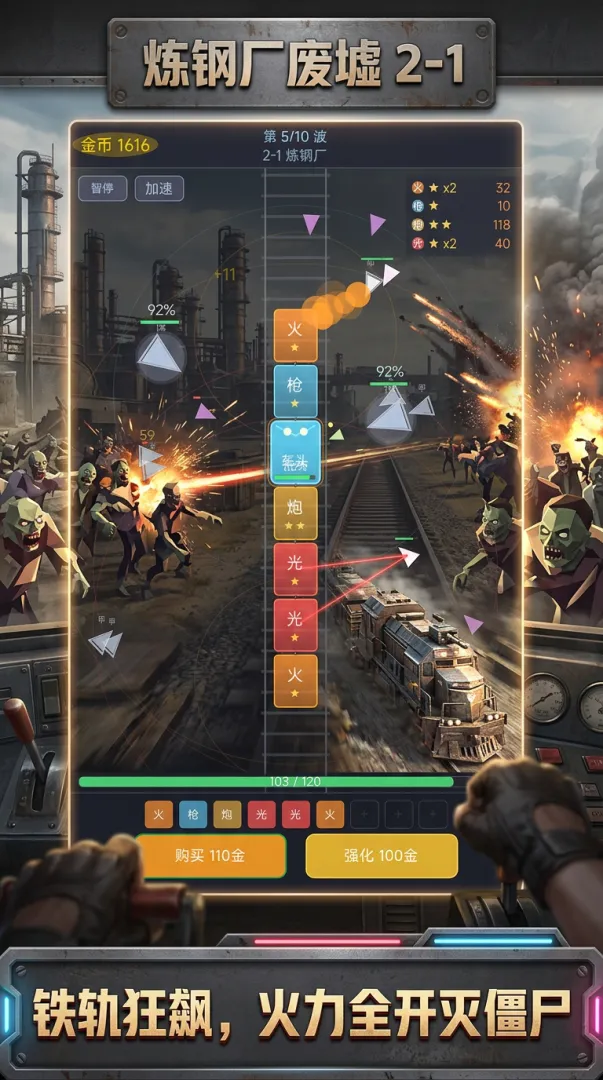
Task: Choose the 强化 upgrade for 100 gold
Action: [381, 856]
